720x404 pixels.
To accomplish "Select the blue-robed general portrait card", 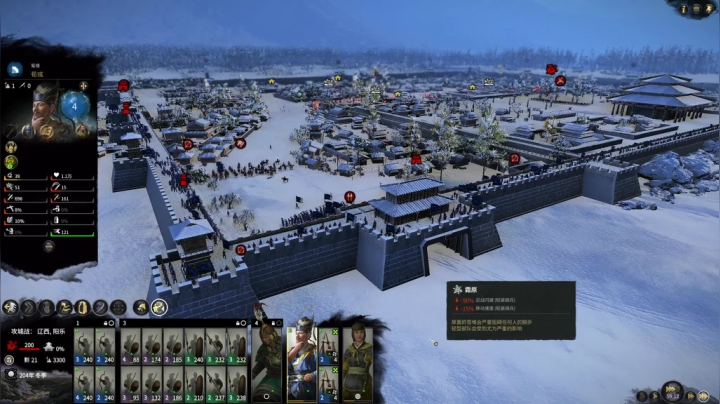I will tap(302, 356).
